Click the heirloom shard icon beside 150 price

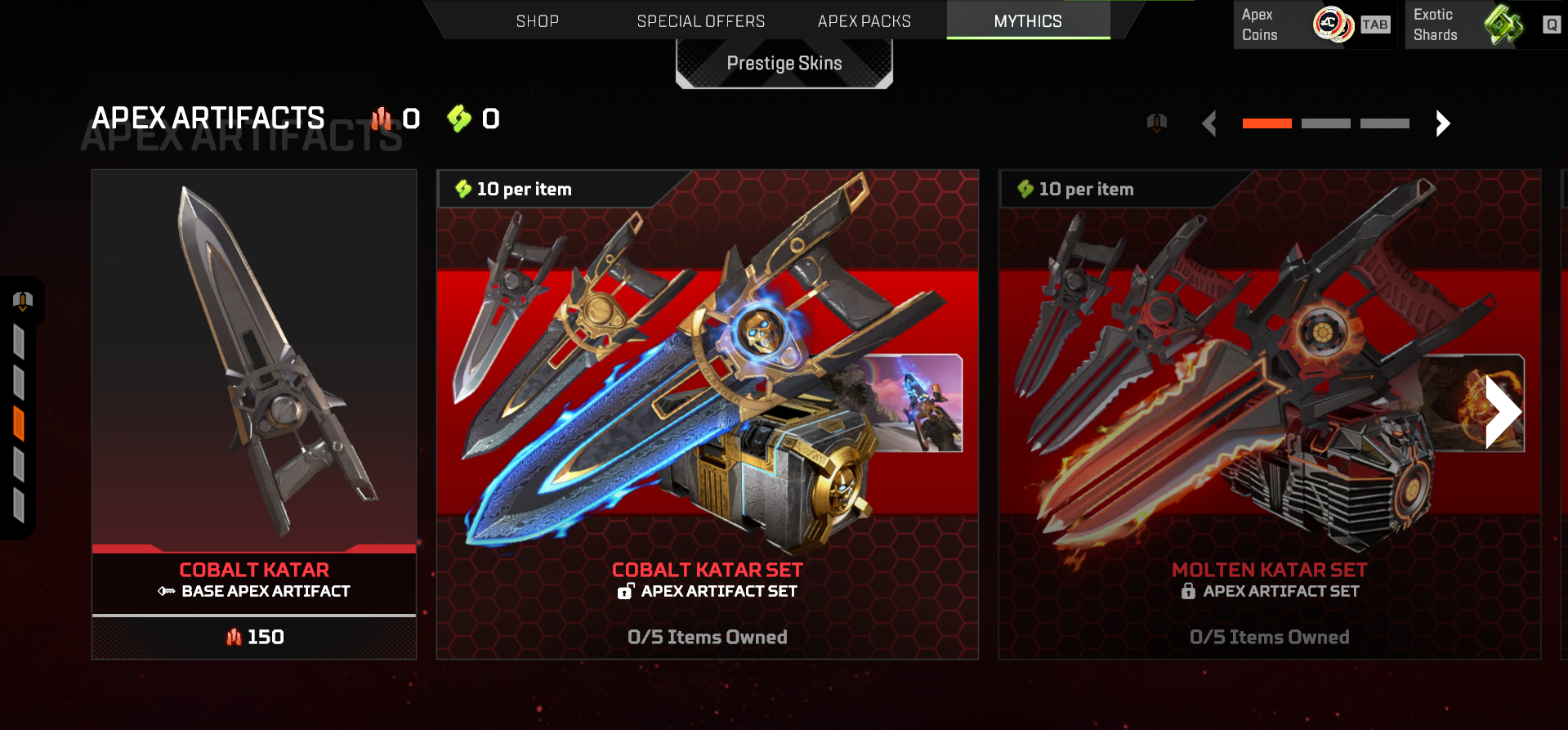click(x=234, y=637)
